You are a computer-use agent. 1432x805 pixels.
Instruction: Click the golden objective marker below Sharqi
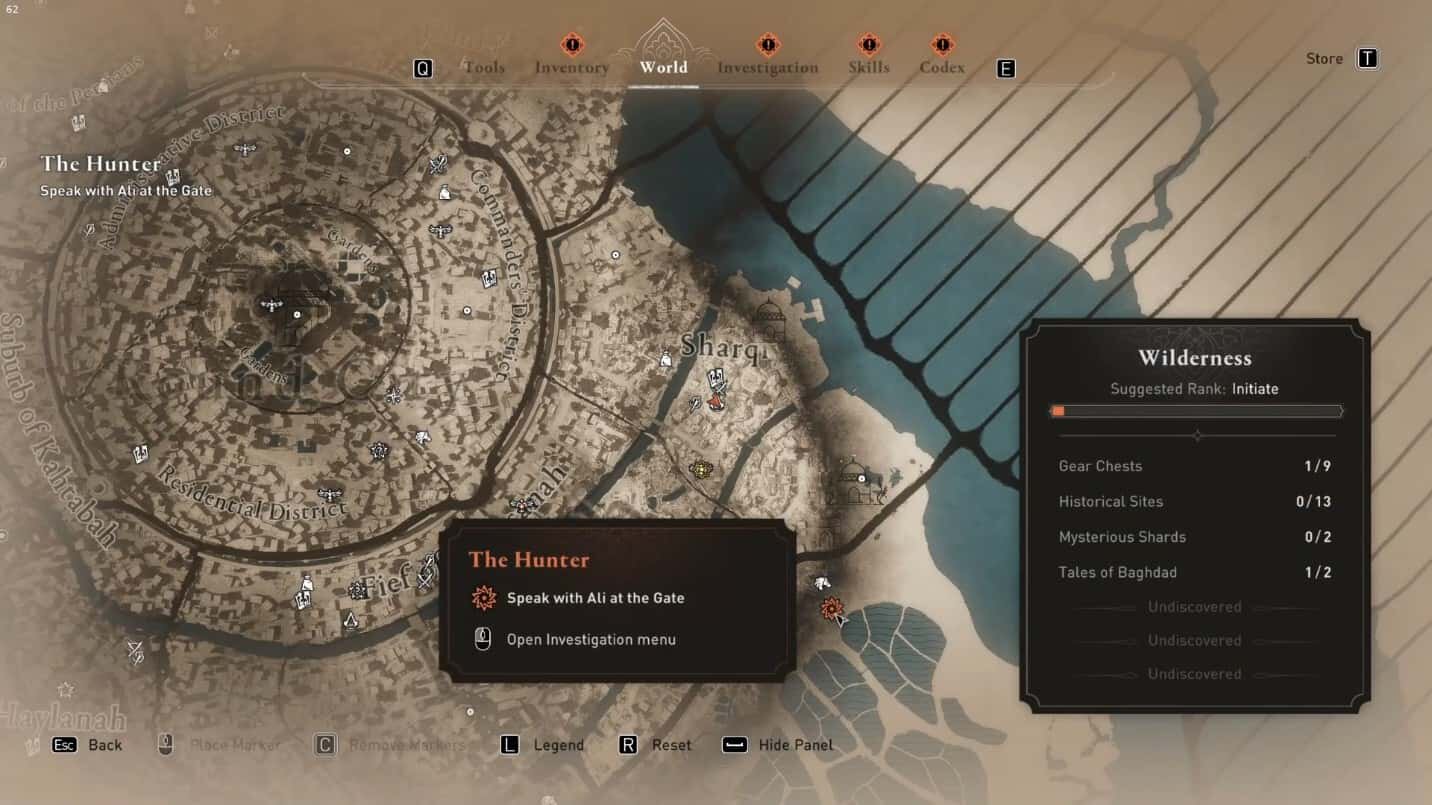coord(701,468)
